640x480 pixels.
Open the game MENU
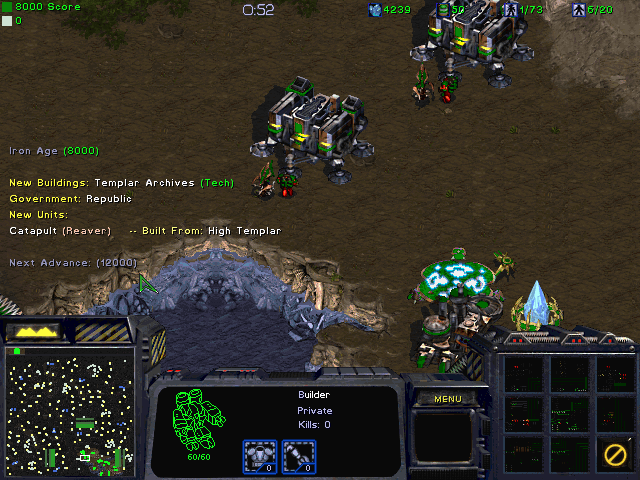[x=447, y=399]
